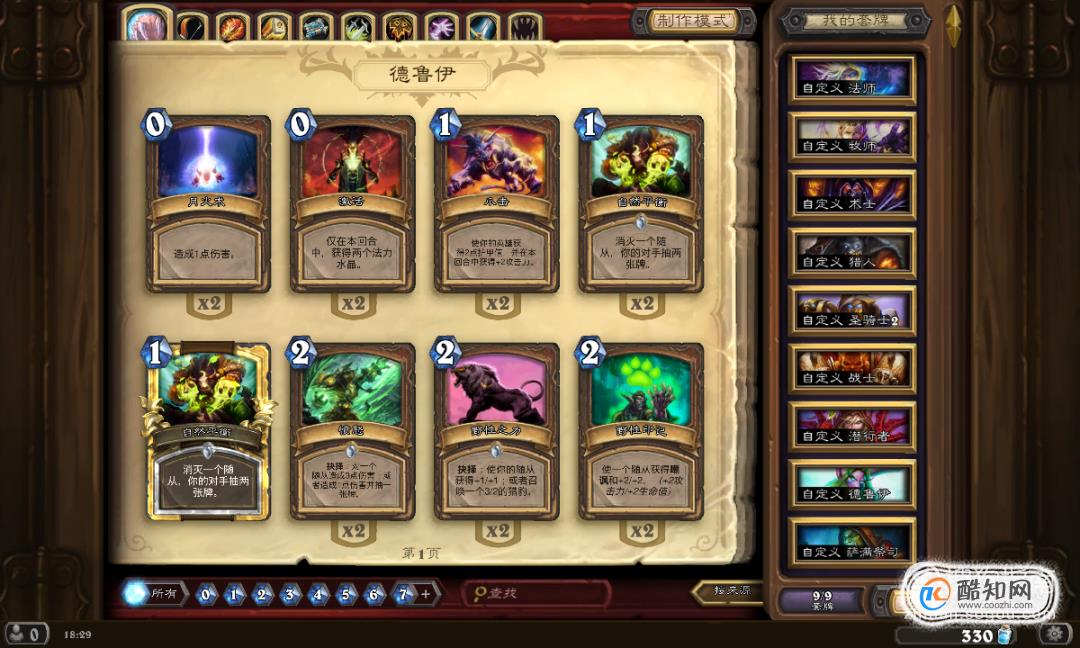Filter cards by 0 mana cost

click(x=206, y=594)
